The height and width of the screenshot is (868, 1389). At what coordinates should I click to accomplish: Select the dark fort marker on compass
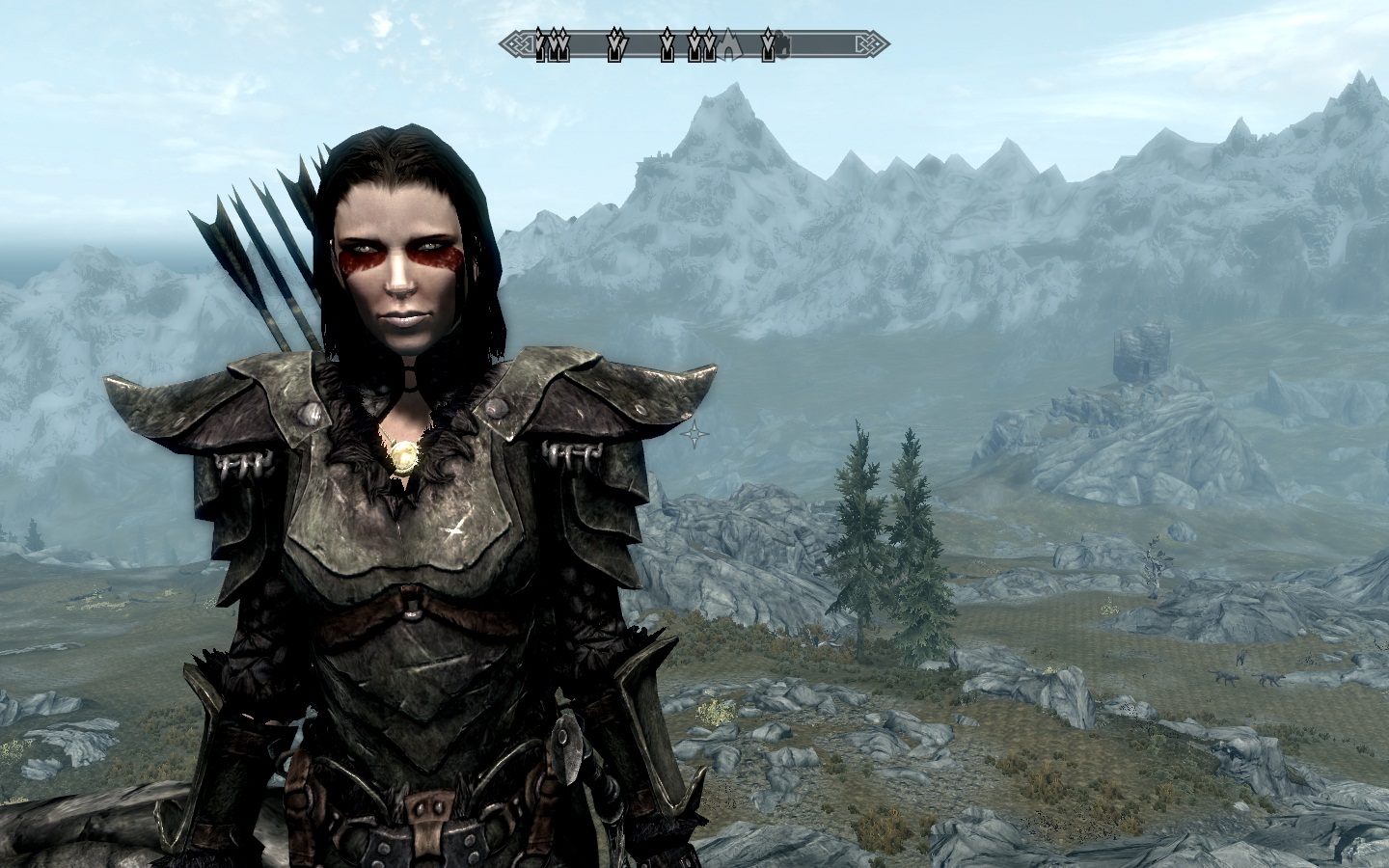point(783,44)
